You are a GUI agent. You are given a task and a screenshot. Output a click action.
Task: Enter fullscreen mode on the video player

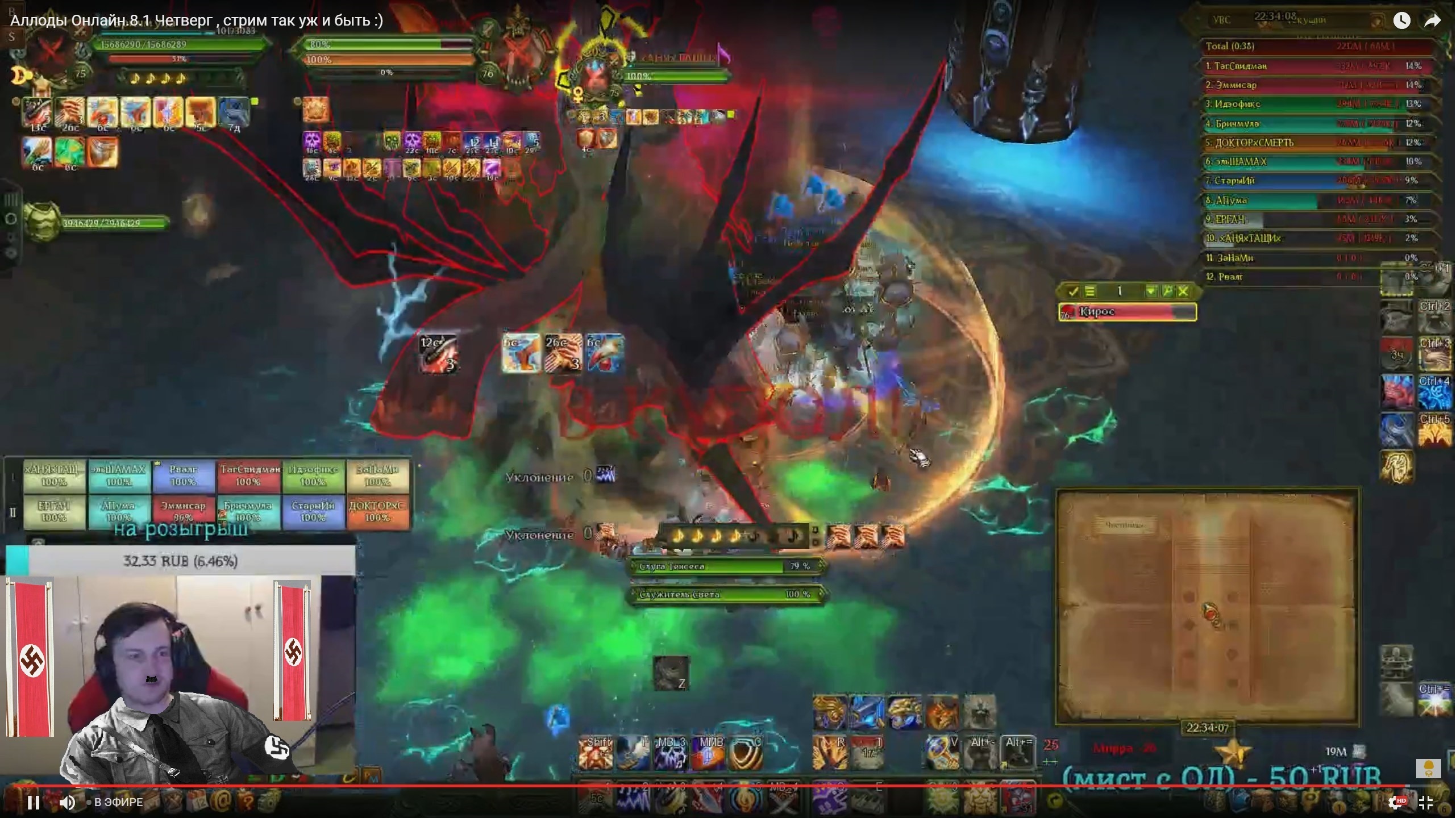tap(1426, 802)
